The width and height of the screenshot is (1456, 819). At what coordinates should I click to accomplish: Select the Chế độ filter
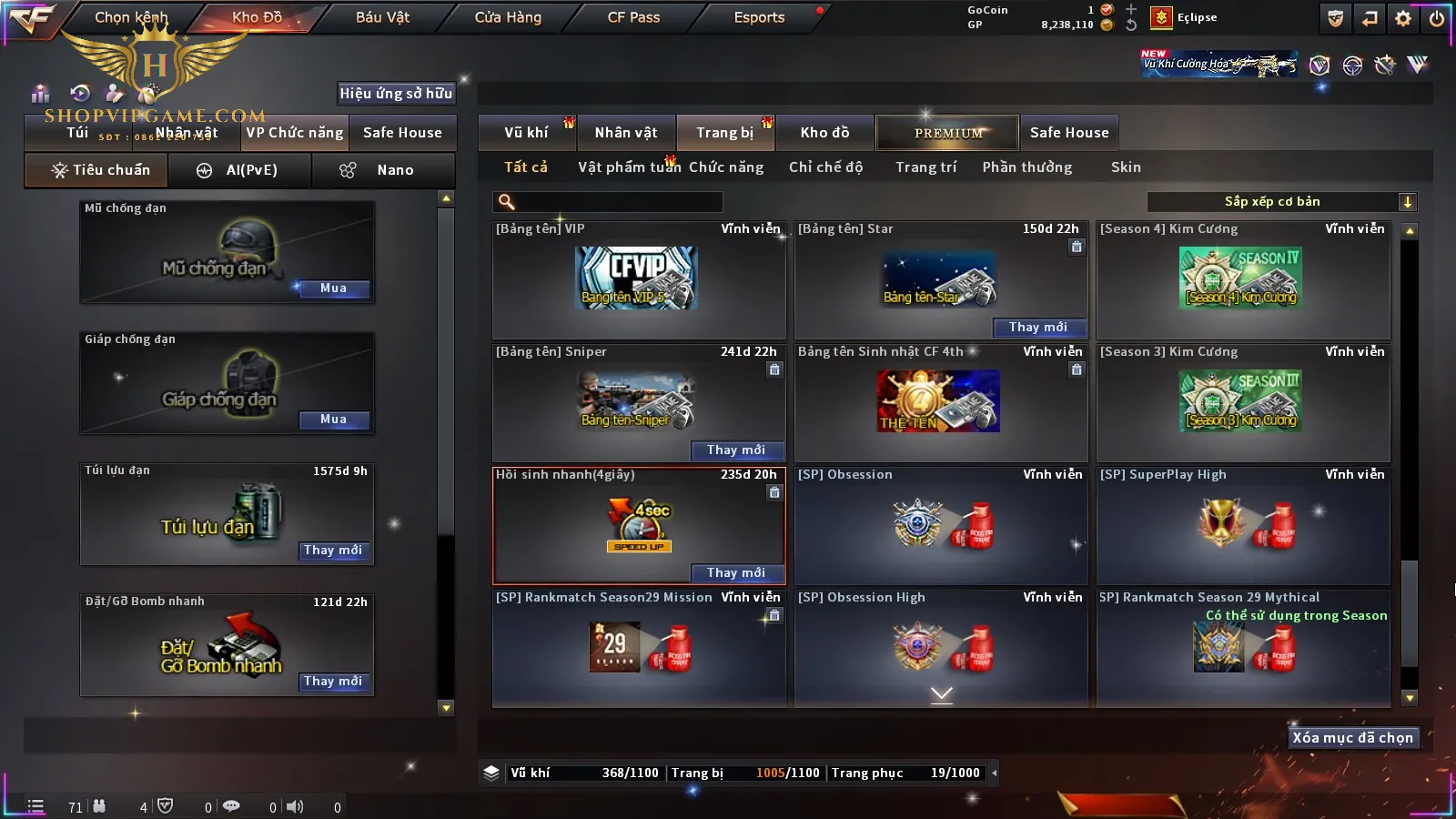point(825,167)
